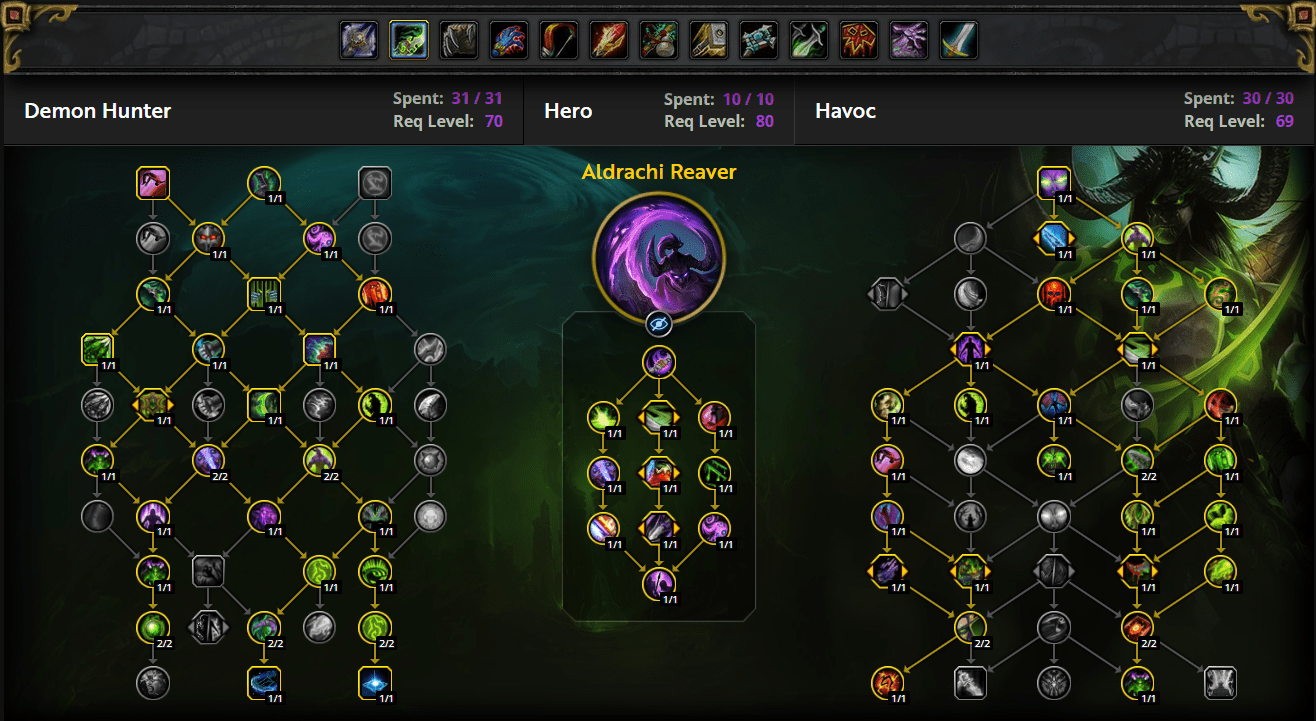Click the Thrill of the Fight capstone talent node
1316x721 pixels.
click(x=659, y=586)
